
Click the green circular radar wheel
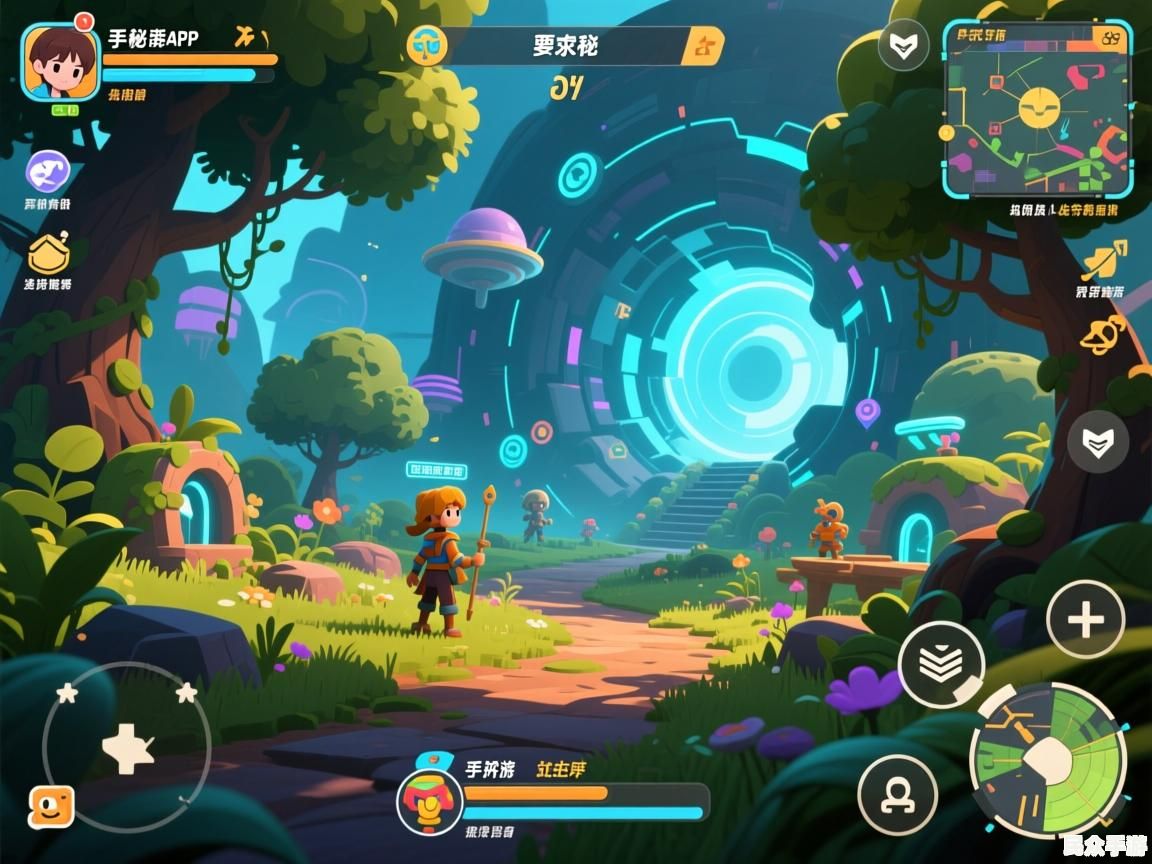(1048, 760)
